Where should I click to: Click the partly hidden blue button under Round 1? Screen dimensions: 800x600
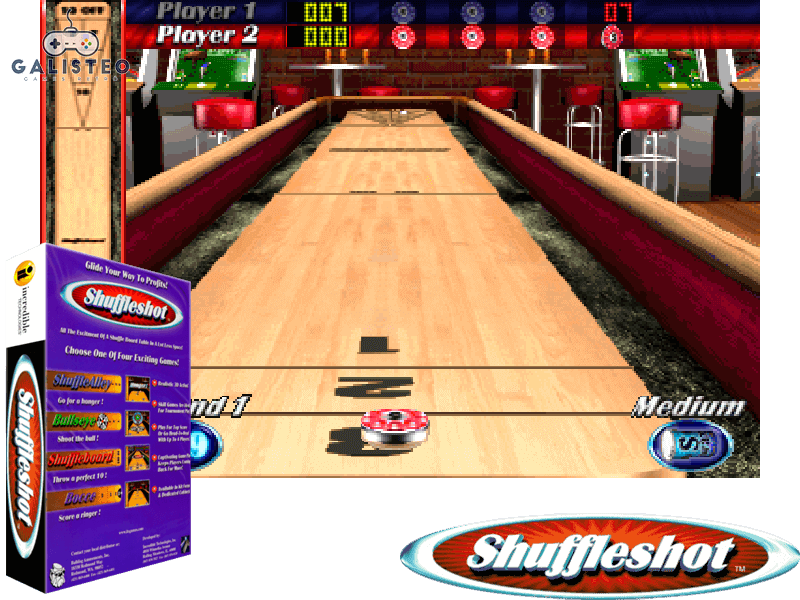click(x=201, y=442)
